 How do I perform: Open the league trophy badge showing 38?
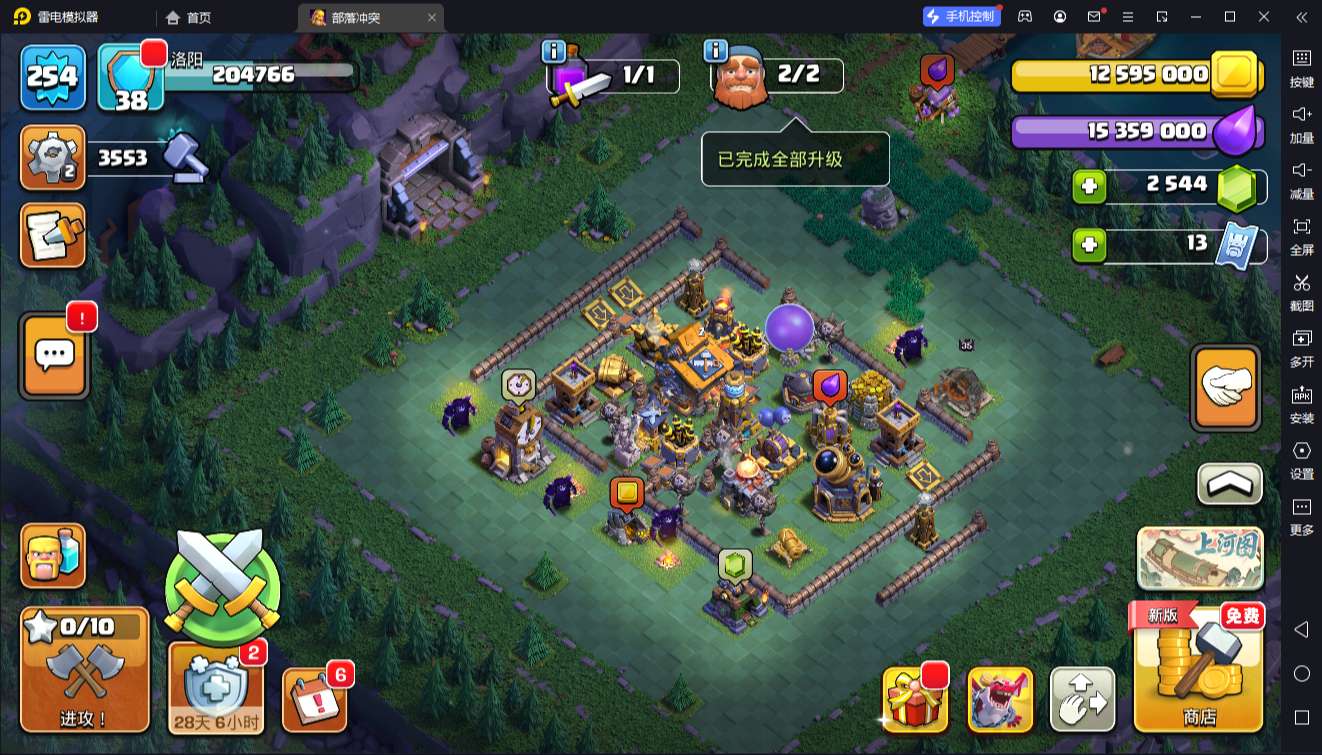click(130, 78)
